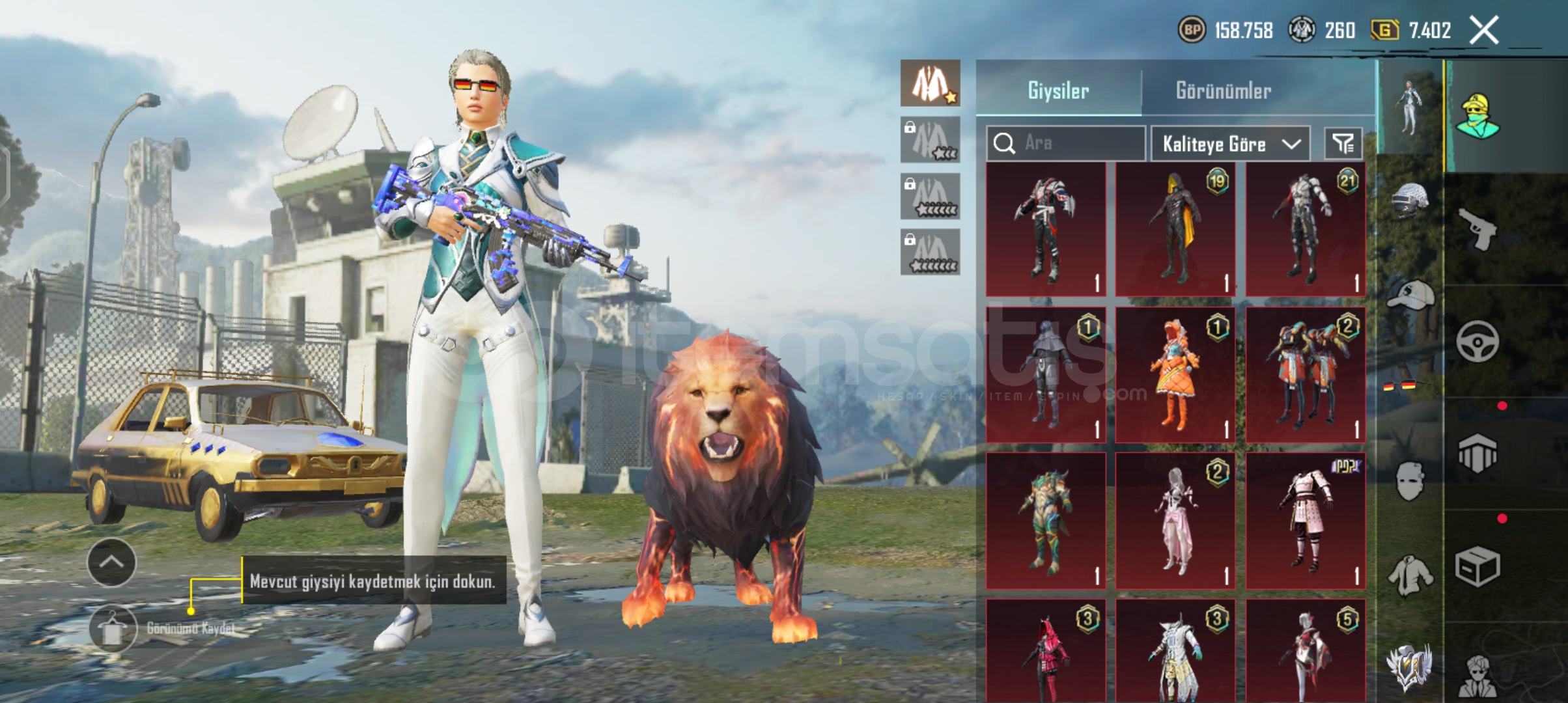Click the Ara search field

(1065, 143)
